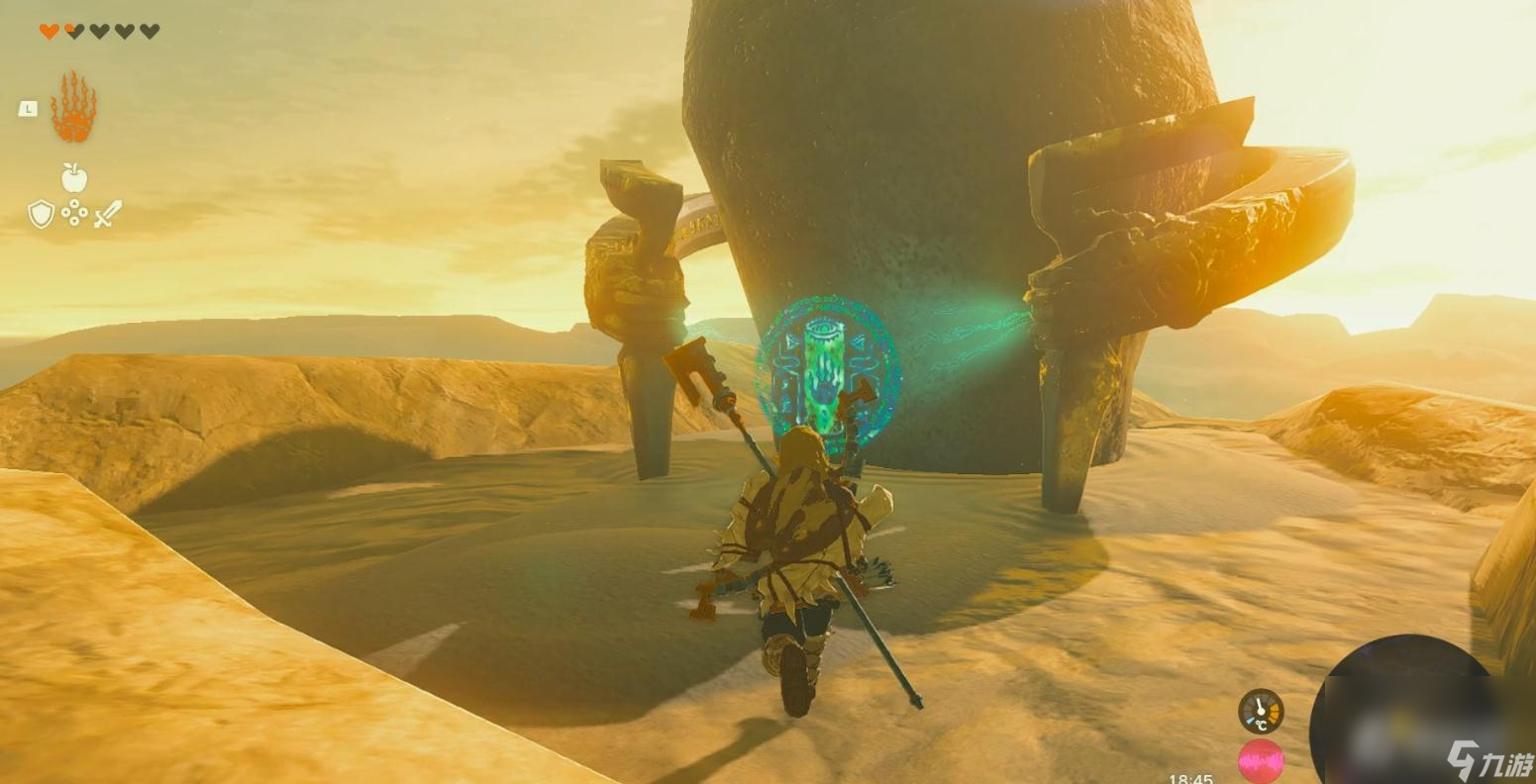This screenshot has height=784, width=1536.
Task: Activate the orange hand ability icon
Action: coord(73,107)
